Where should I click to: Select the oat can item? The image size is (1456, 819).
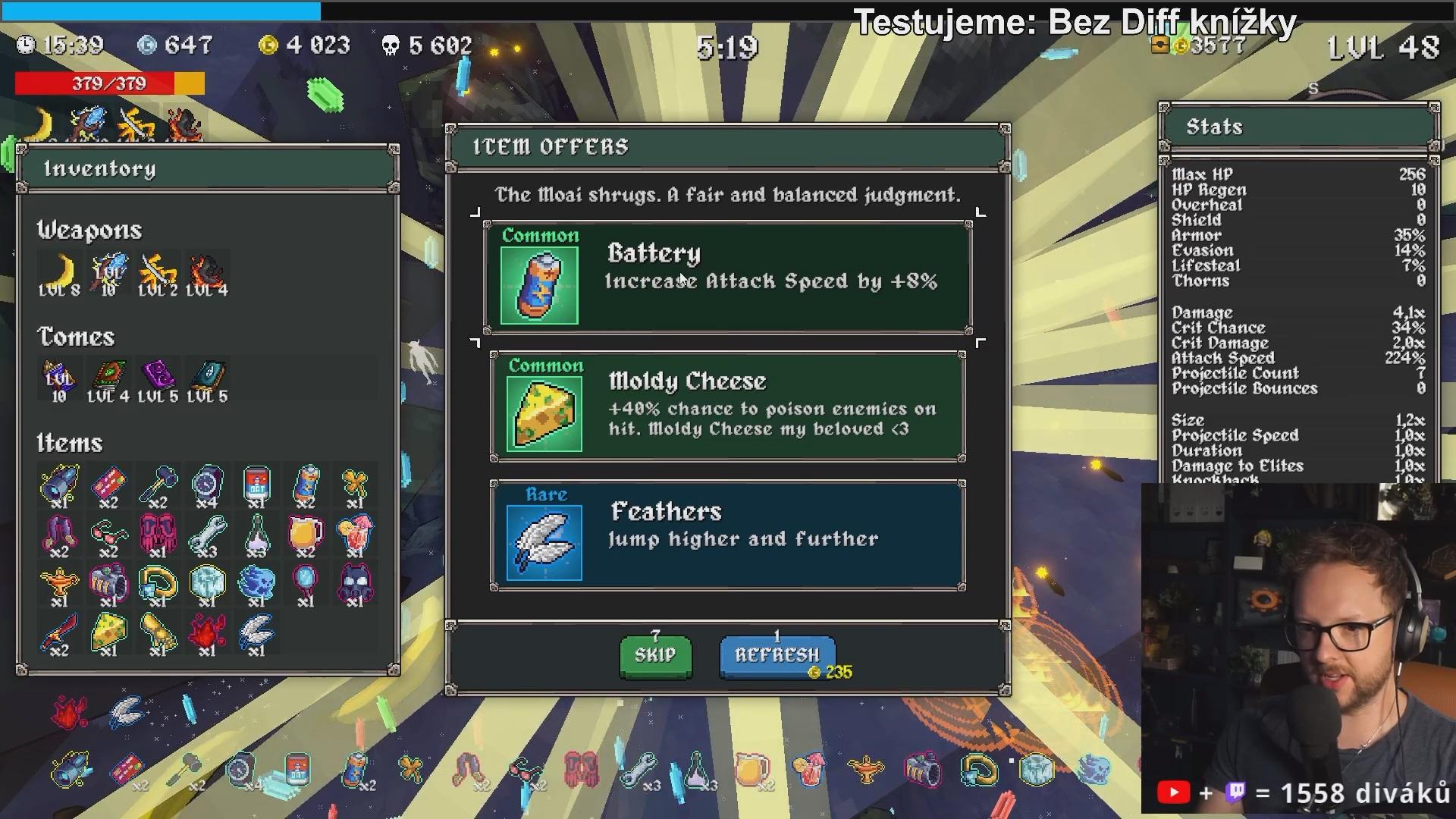256,485
